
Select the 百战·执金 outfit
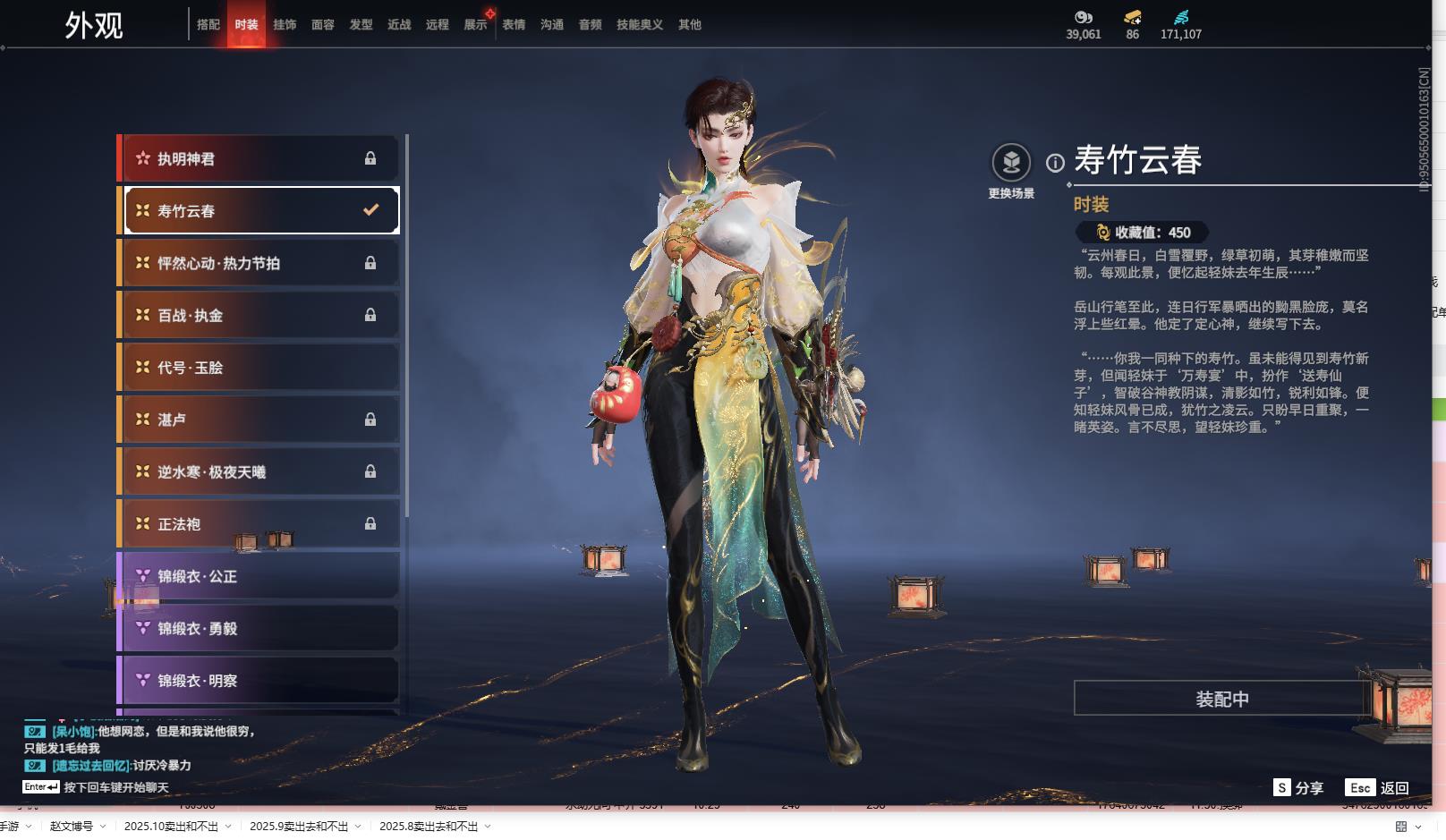259,316
